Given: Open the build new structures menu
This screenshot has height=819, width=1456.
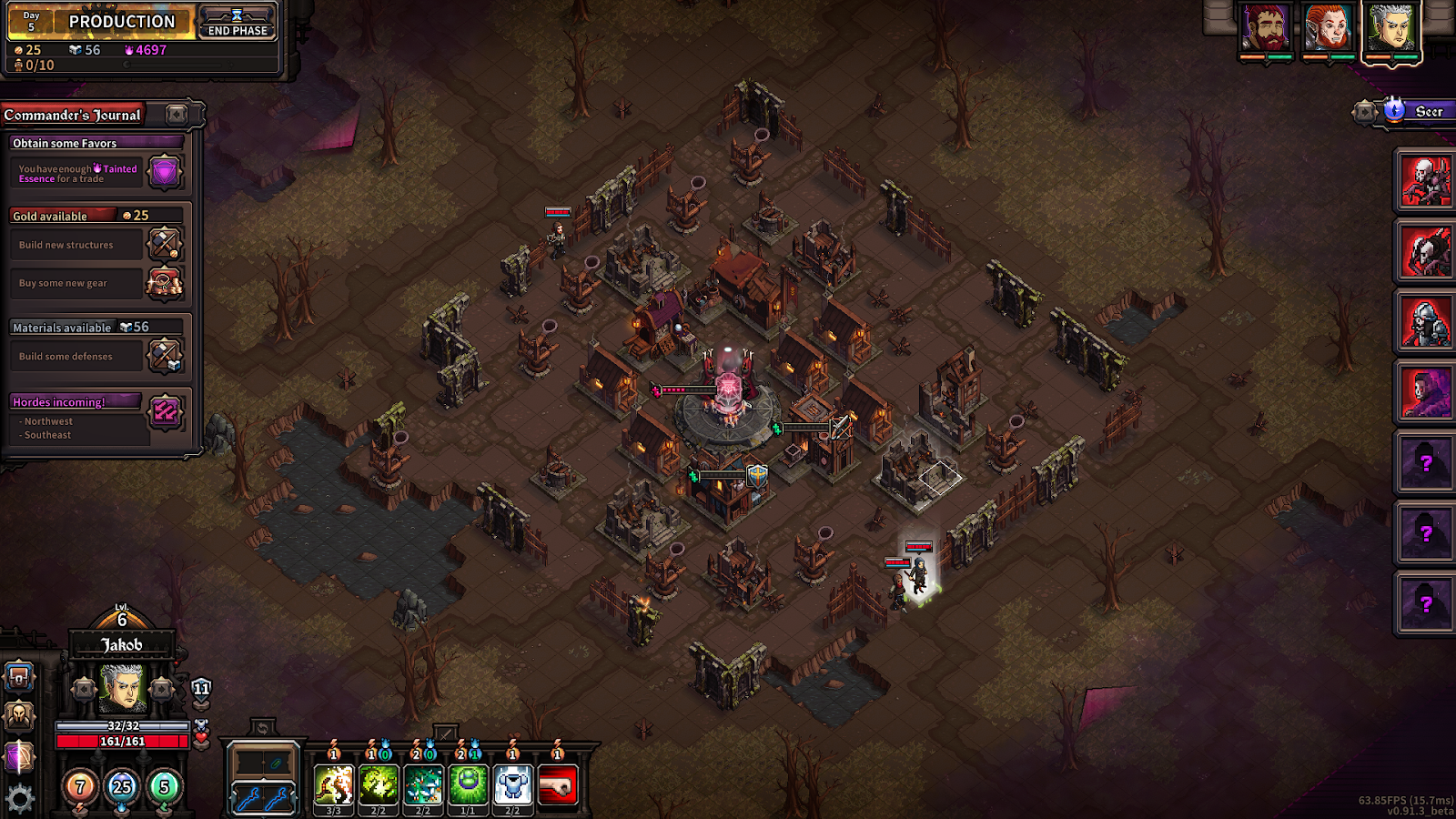Looking at the screenshot, I should point(165,244).
